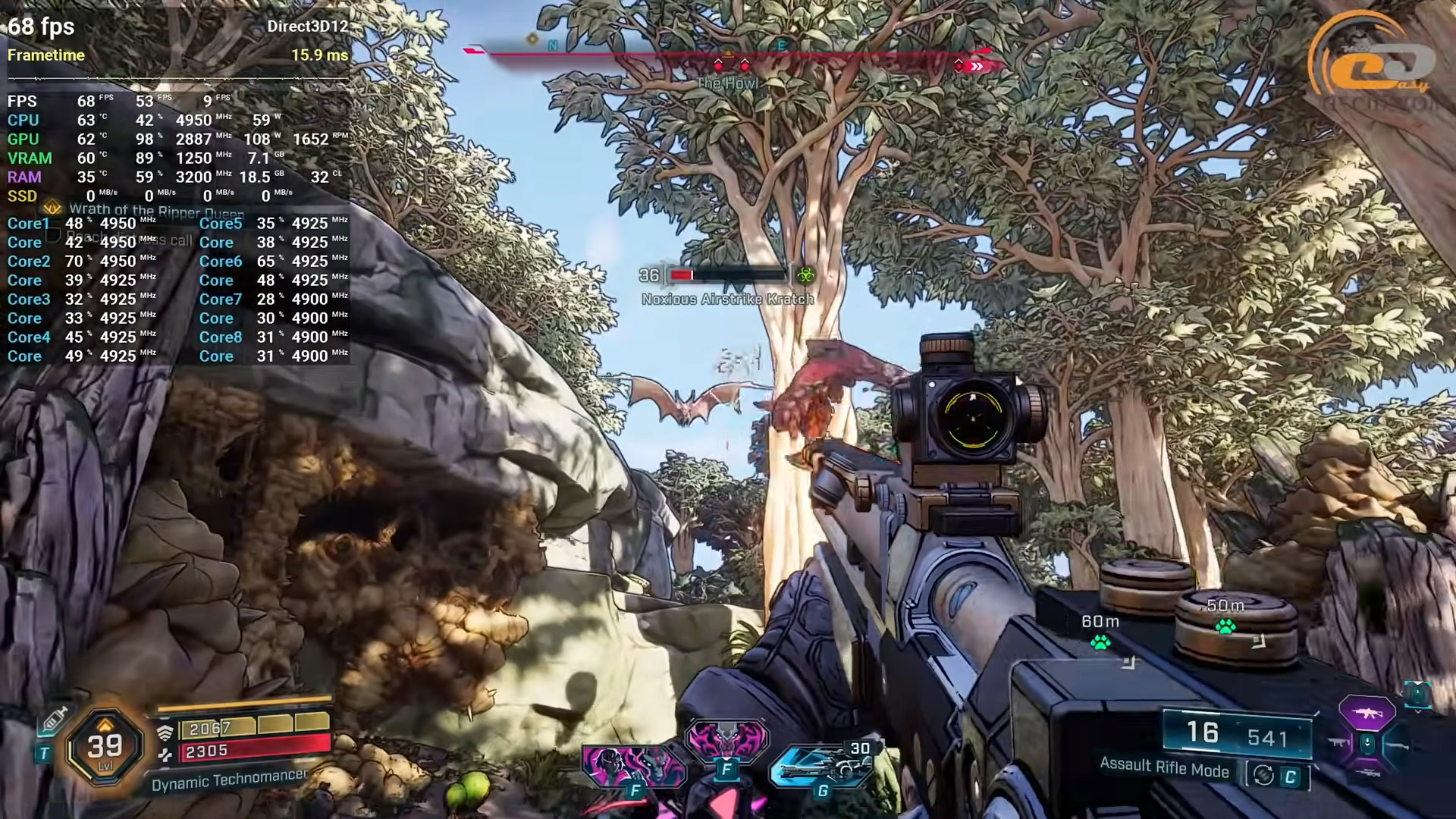Use the repair kit syringe icon
The height and width of the screenshot is (819, 1456).
click(x=55, y=720)
